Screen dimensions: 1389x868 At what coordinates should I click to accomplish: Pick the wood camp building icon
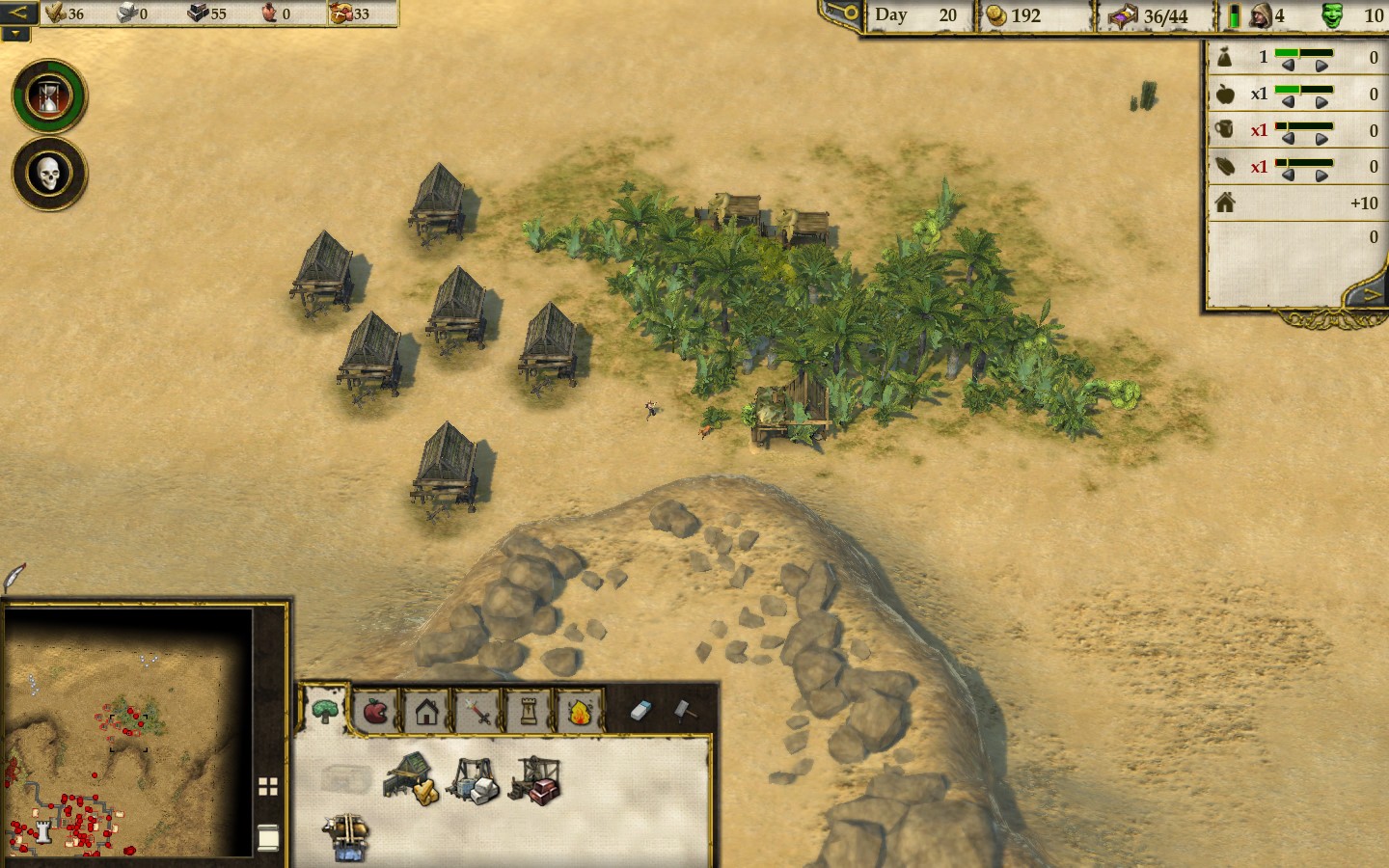(x=411, y=778)
